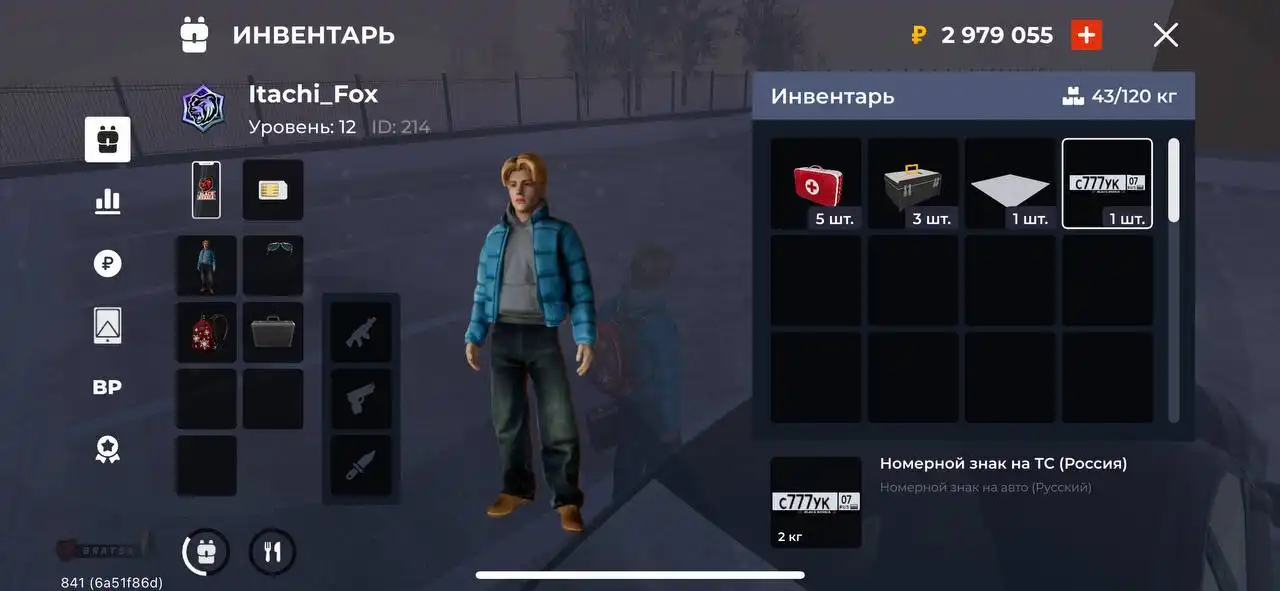This screenshot has height=591, width=1280.
Task: Open the ruble coin tab
Action: click(x=107, y=264)
